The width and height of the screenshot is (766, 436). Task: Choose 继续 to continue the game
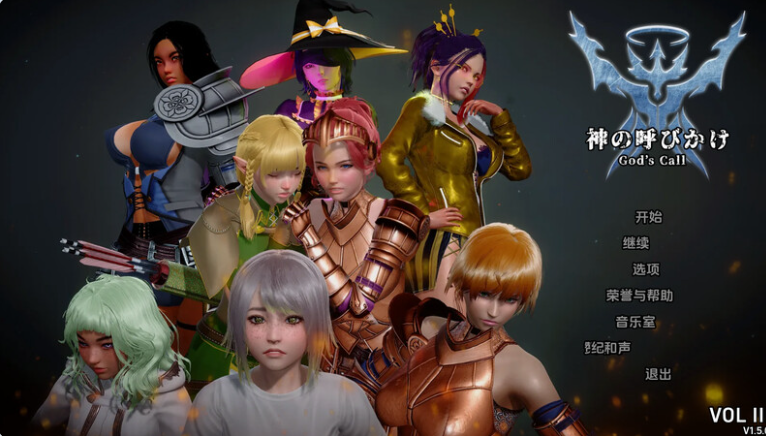click(x=636, y=243)
